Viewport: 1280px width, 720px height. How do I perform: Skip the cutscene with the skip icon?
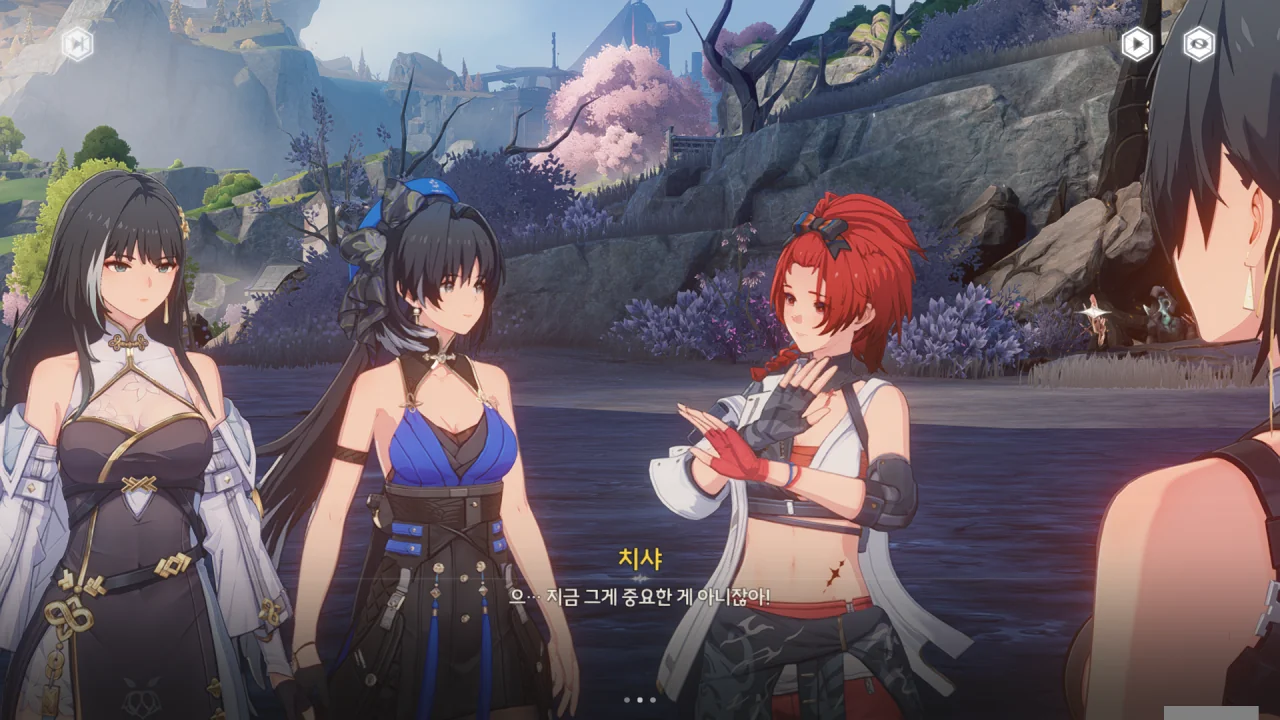point(77,43)
